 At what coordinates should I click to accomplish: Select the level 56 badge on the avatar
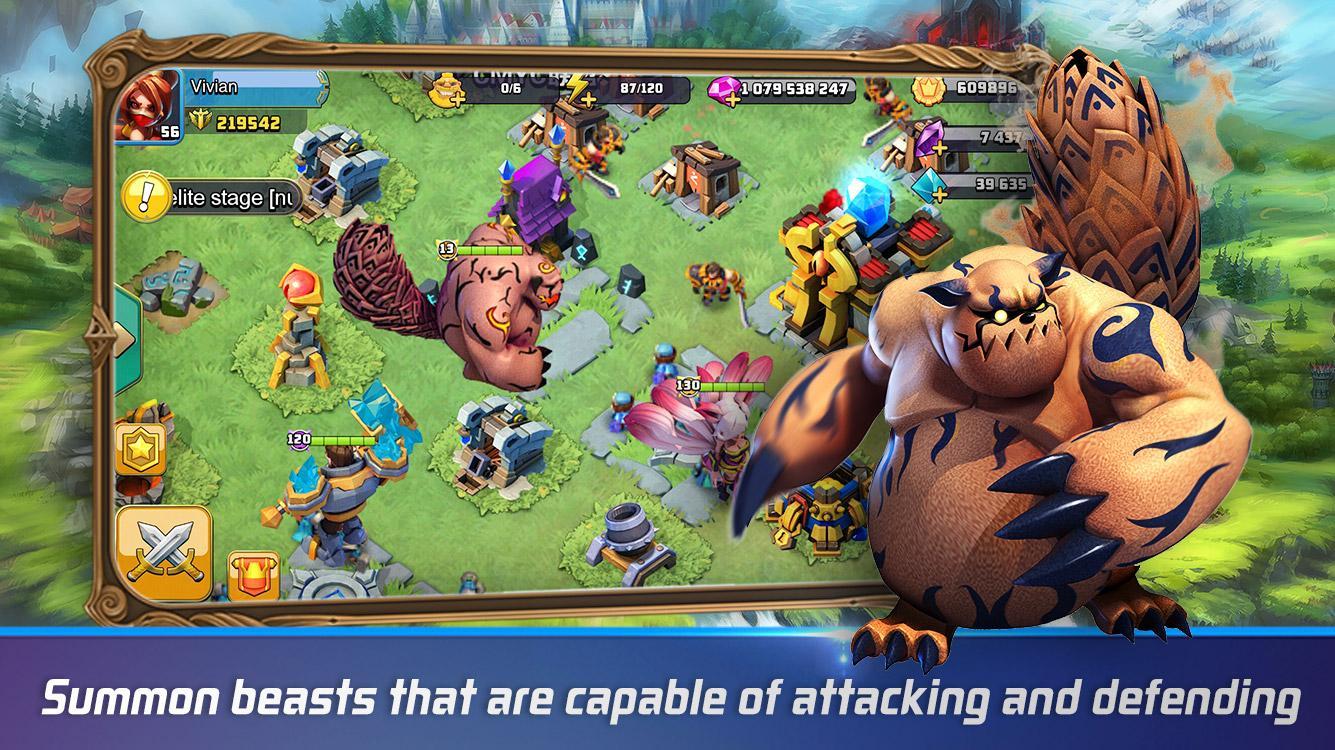point(170,129)
